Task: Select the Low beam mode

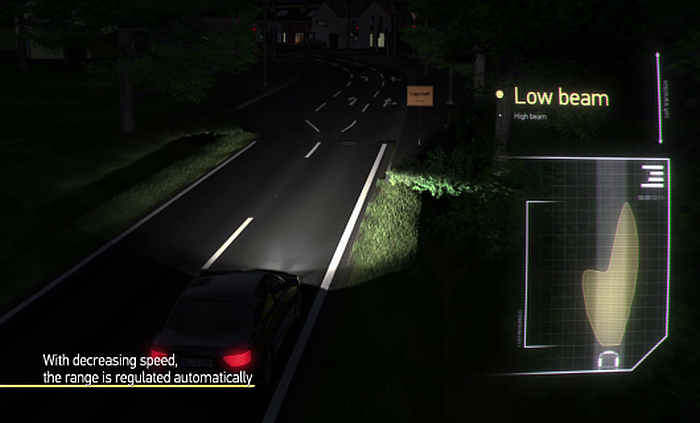Action: [560, 97]
